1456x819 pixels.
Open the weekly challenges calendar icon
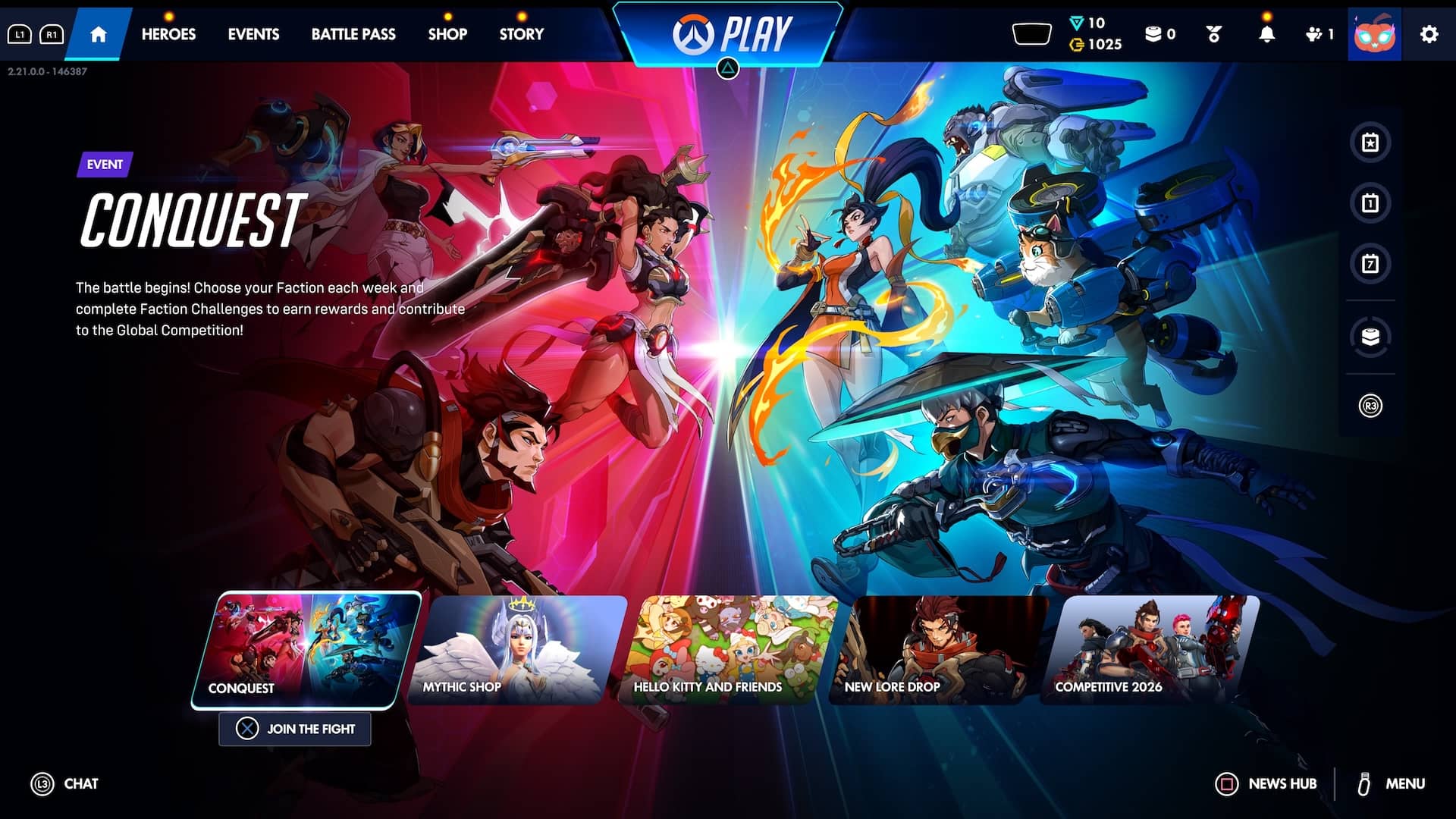1370,264
